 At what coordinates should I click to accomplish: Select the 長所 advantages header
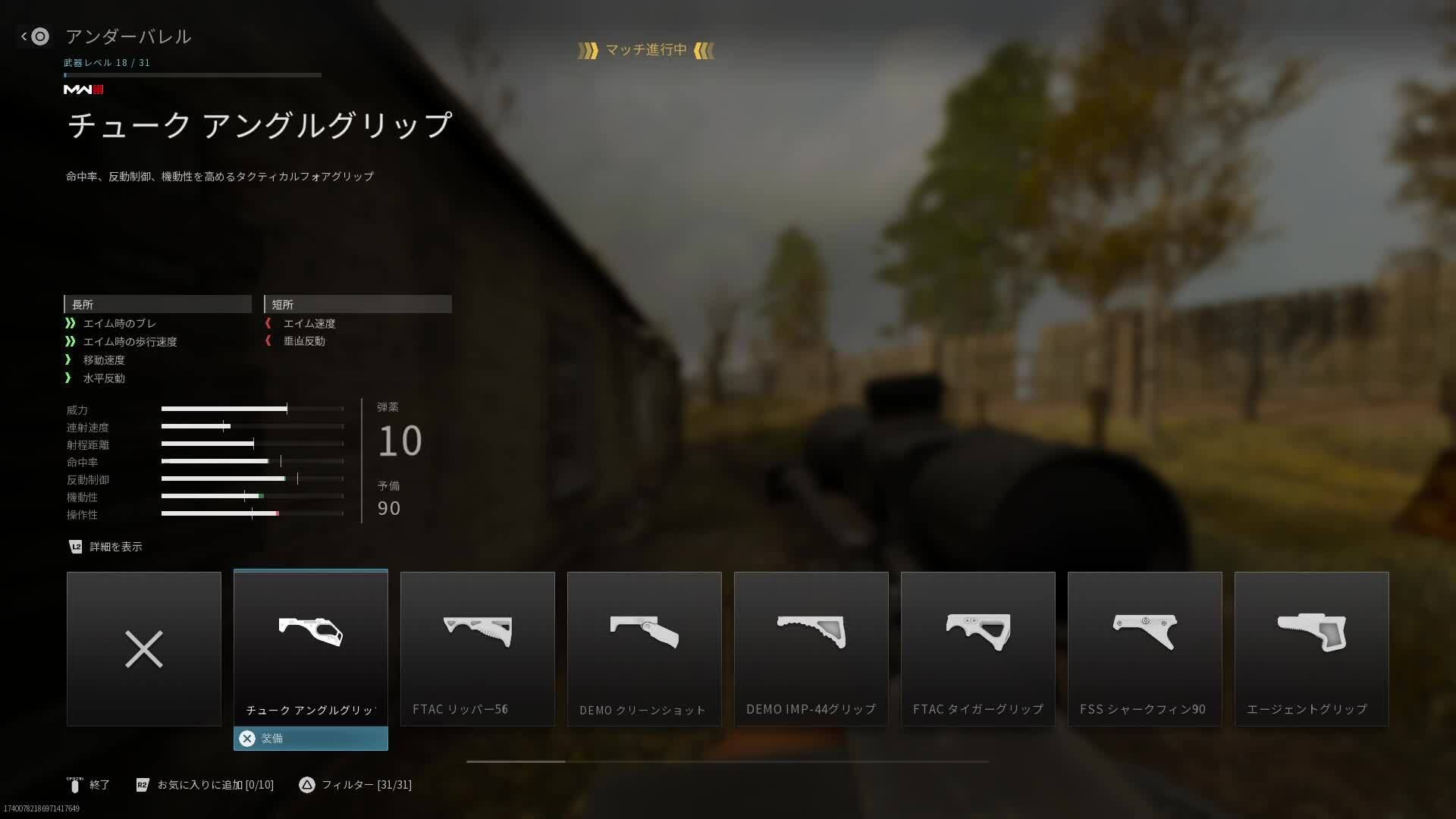tap(158, 304)
